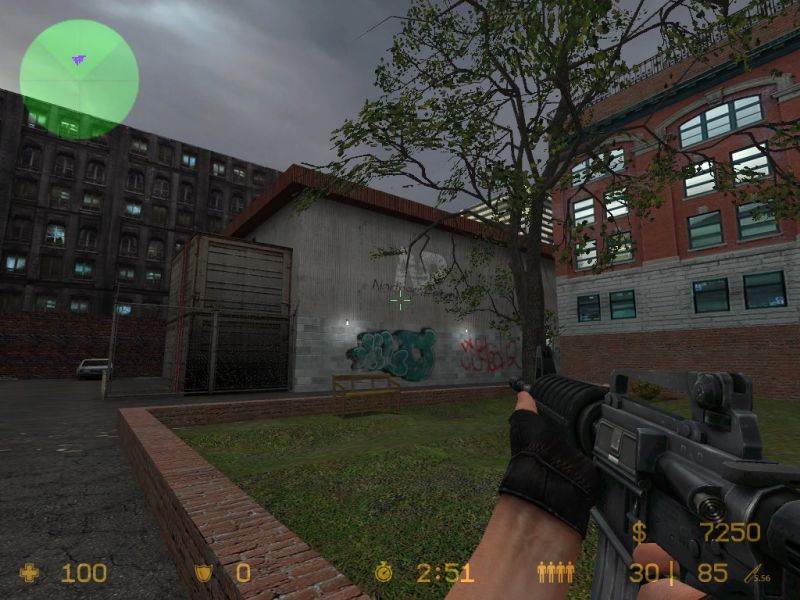Click the green circular radar

(x=79, y=79)
